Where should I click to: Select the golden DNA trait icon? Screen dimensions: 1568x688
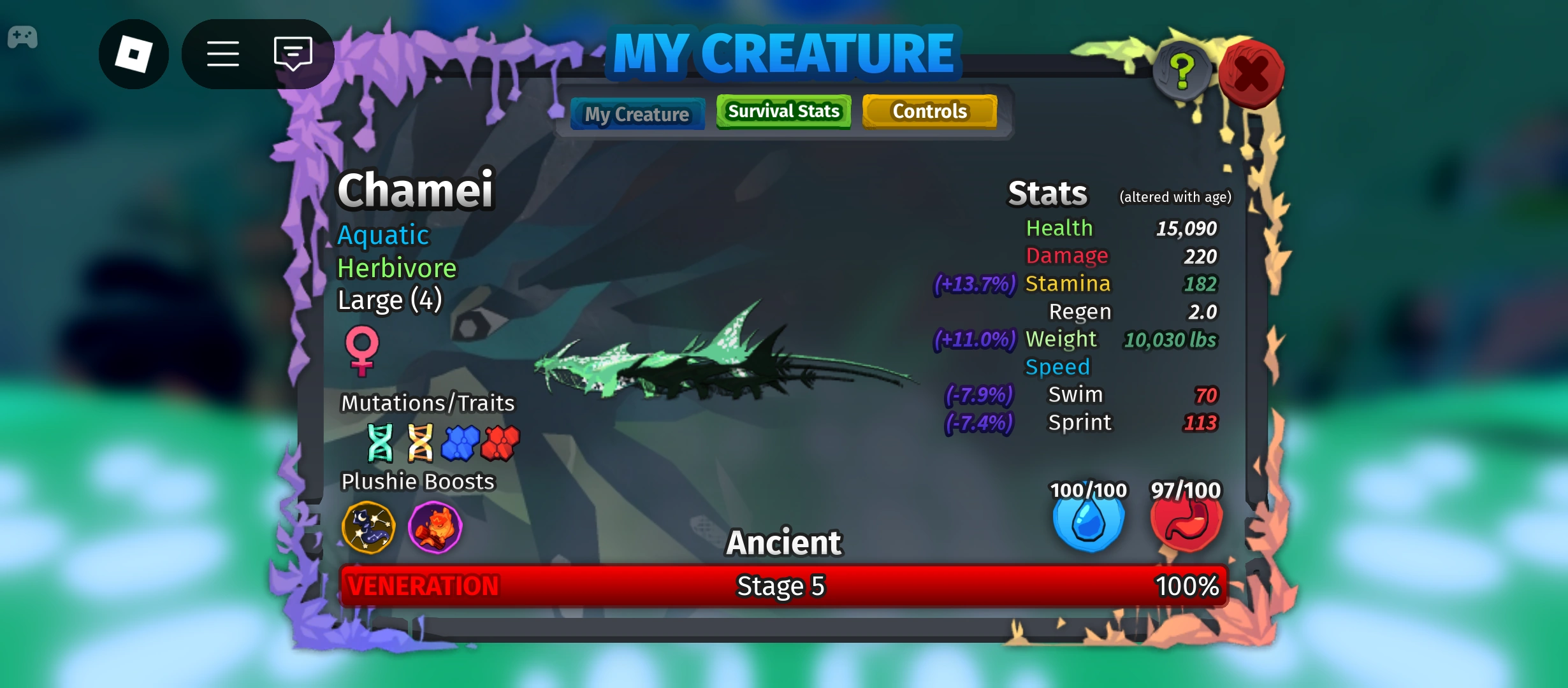pyautogui.click(x=421, y=442)
